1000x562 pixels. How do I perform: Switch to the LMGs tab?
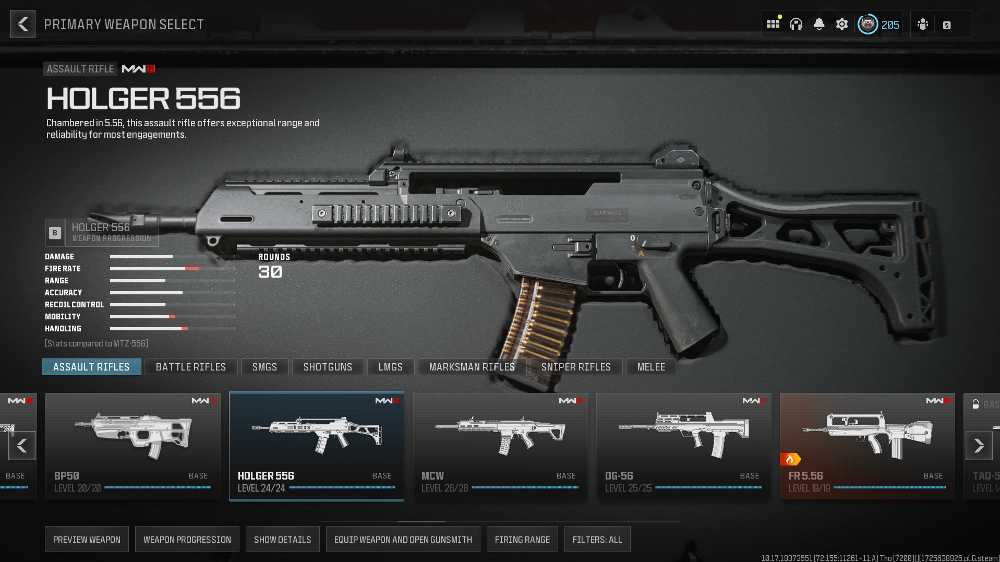[390, 367]
